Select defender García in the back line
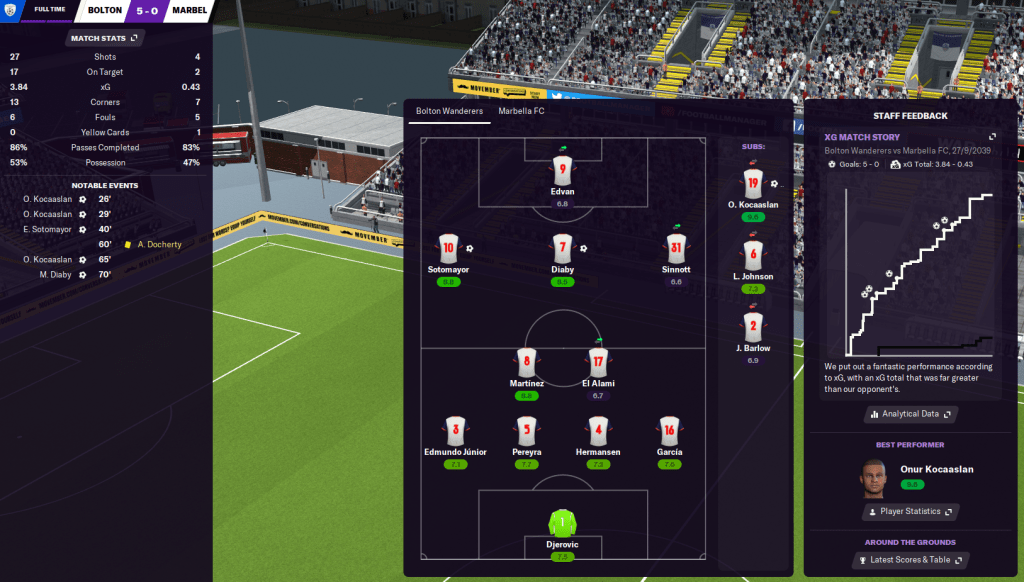The image size is (1024, 582). click(669, 432)
